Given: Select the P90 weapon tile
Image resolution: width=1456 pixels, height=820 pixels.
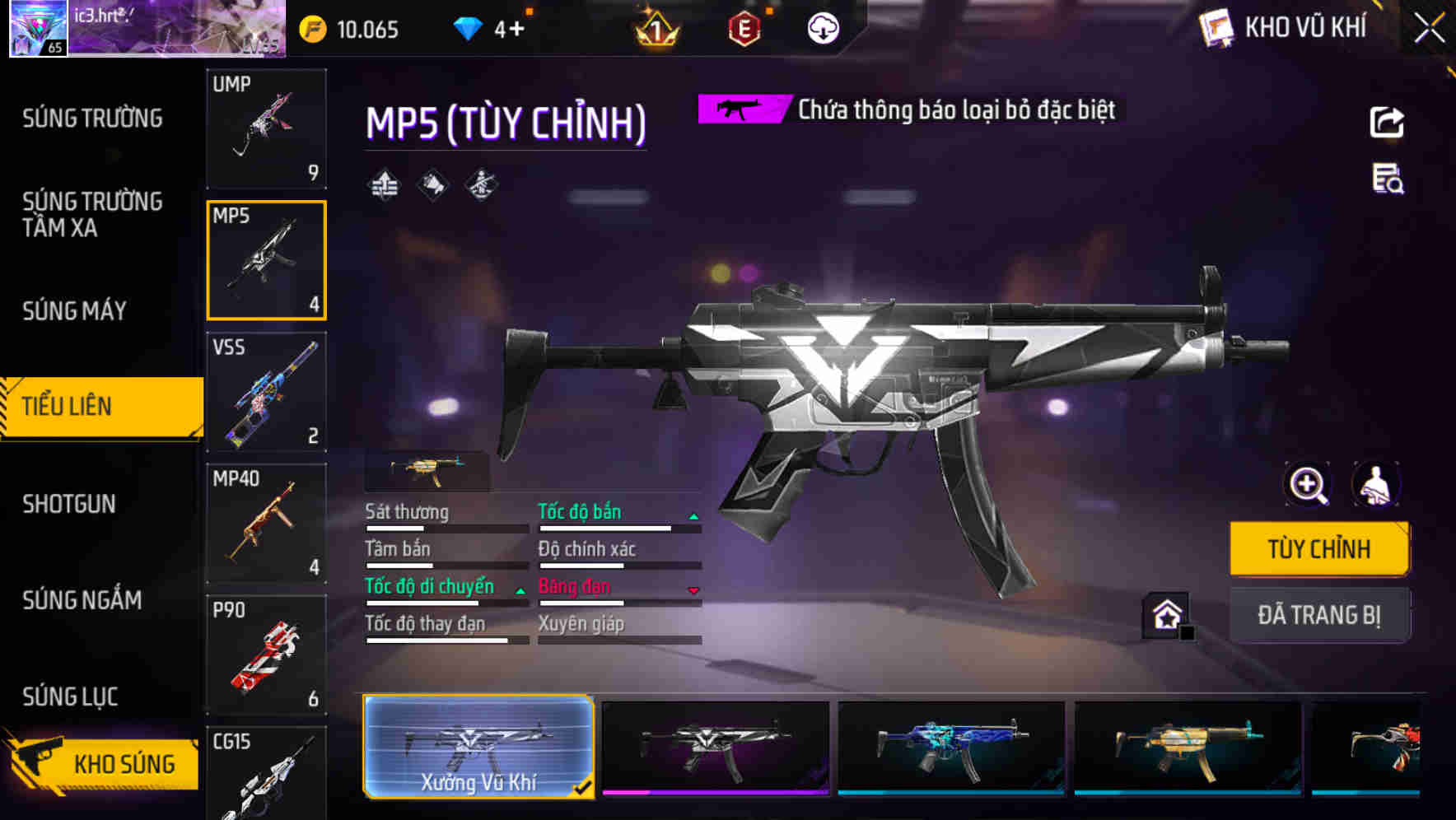Looking at the screenshot, I should (266, 655).
